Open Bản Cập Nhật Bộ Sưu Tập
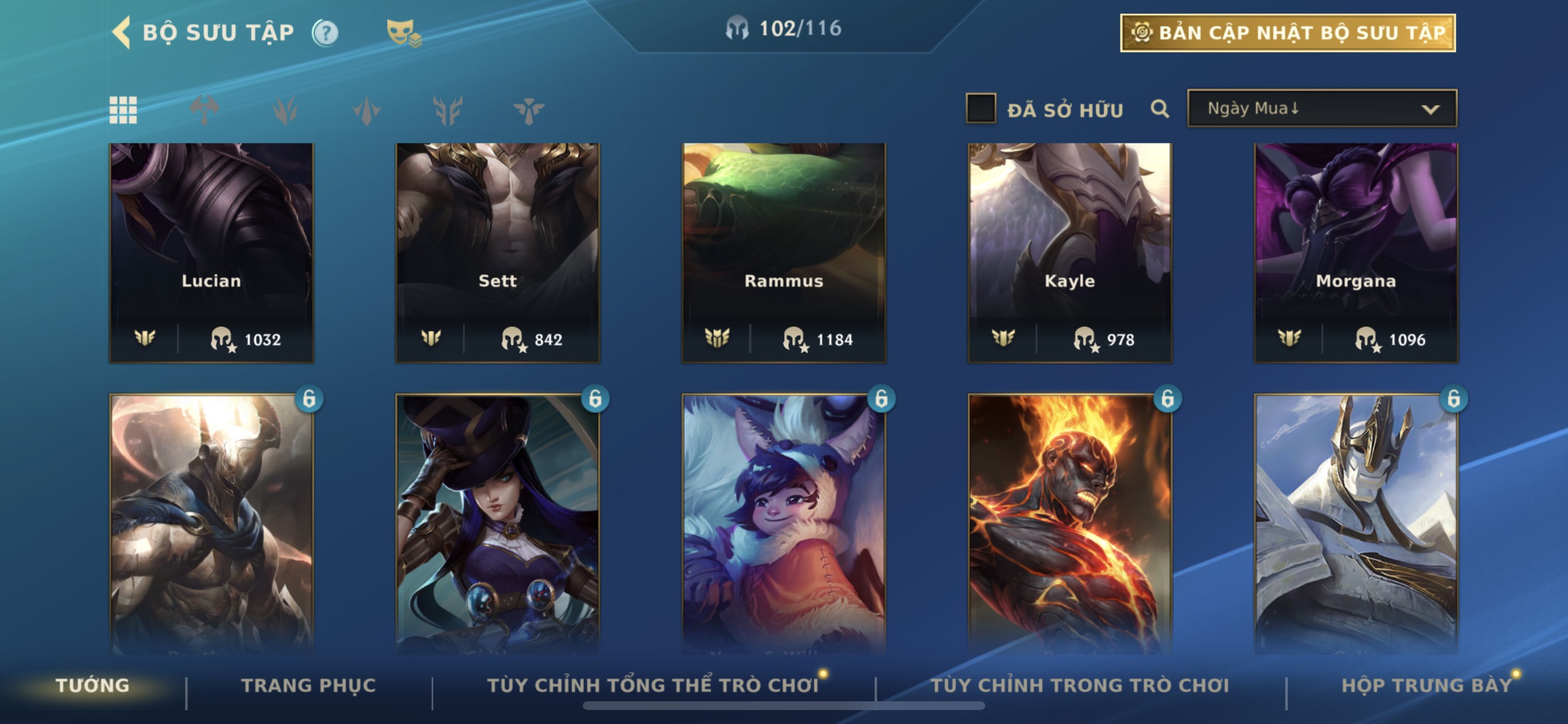This screenshot has height=724, width=1568. 1287,33
